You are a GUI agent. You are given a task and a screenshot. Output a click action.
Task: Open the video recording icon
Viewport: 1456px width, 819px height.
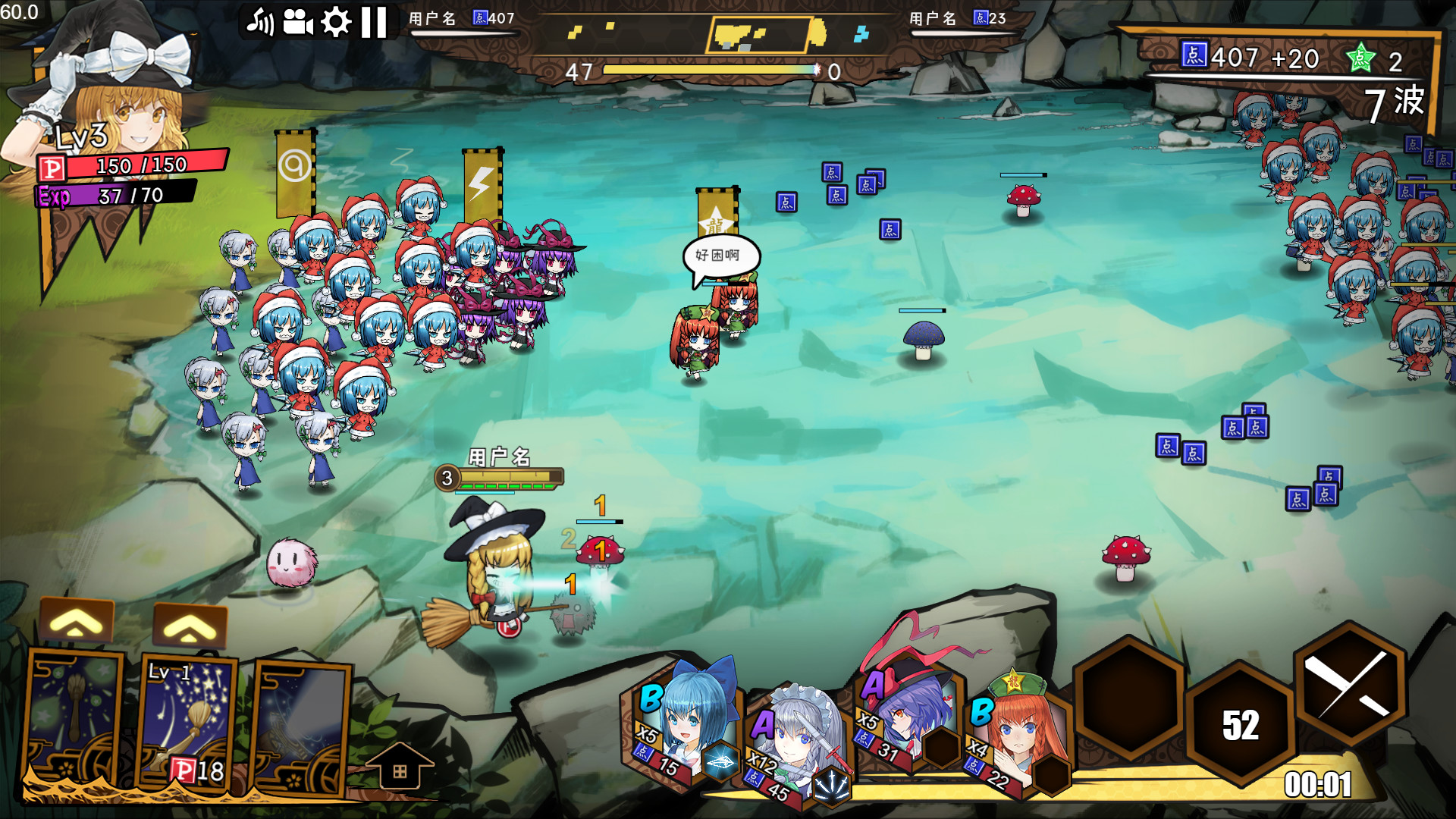pos(300,20)
